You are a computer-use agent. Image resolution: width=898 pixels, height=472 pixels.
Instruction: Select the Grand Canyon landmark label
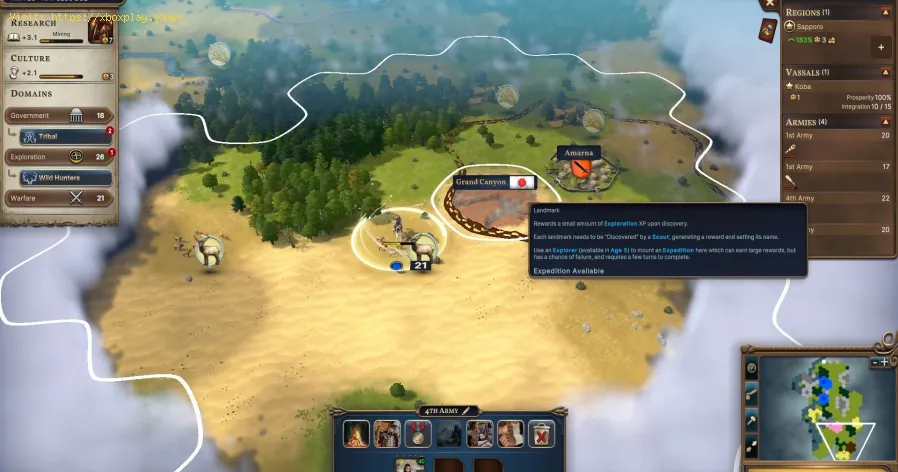(481, 183)
